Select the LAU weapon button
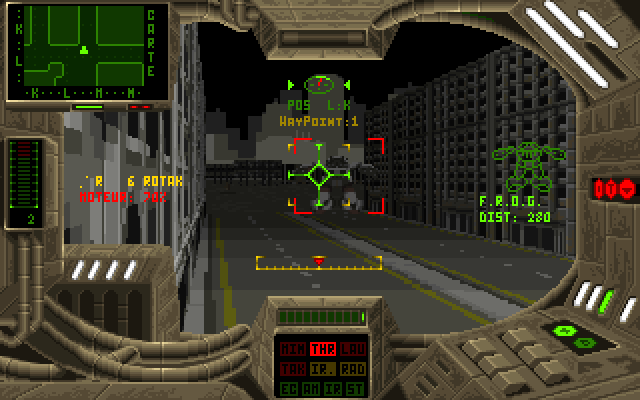Image resolution: width=640 pixels, height=400 pixels. tap(352, 349)
